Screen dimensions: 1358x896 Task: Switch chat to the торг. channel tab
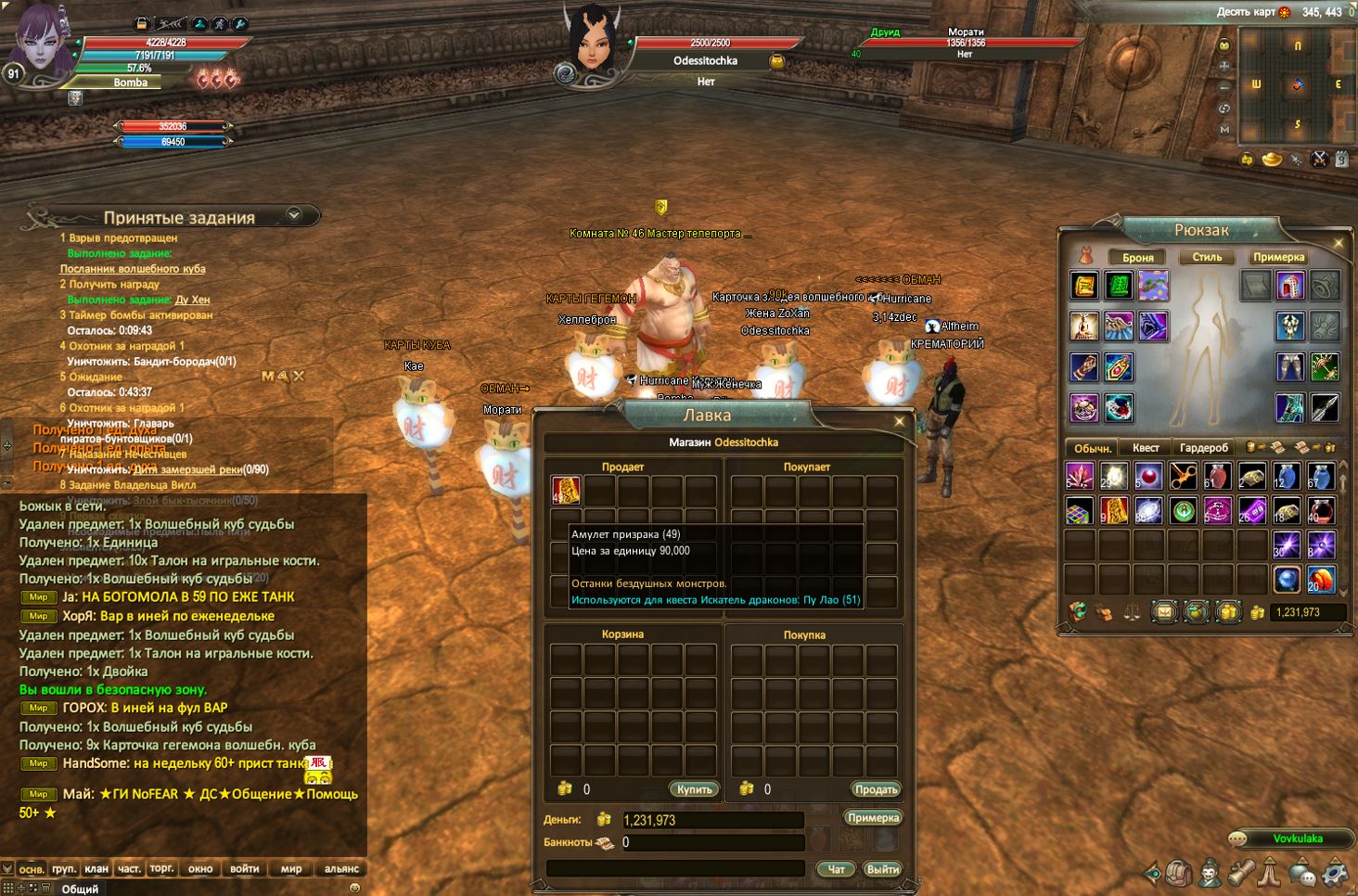161,869
